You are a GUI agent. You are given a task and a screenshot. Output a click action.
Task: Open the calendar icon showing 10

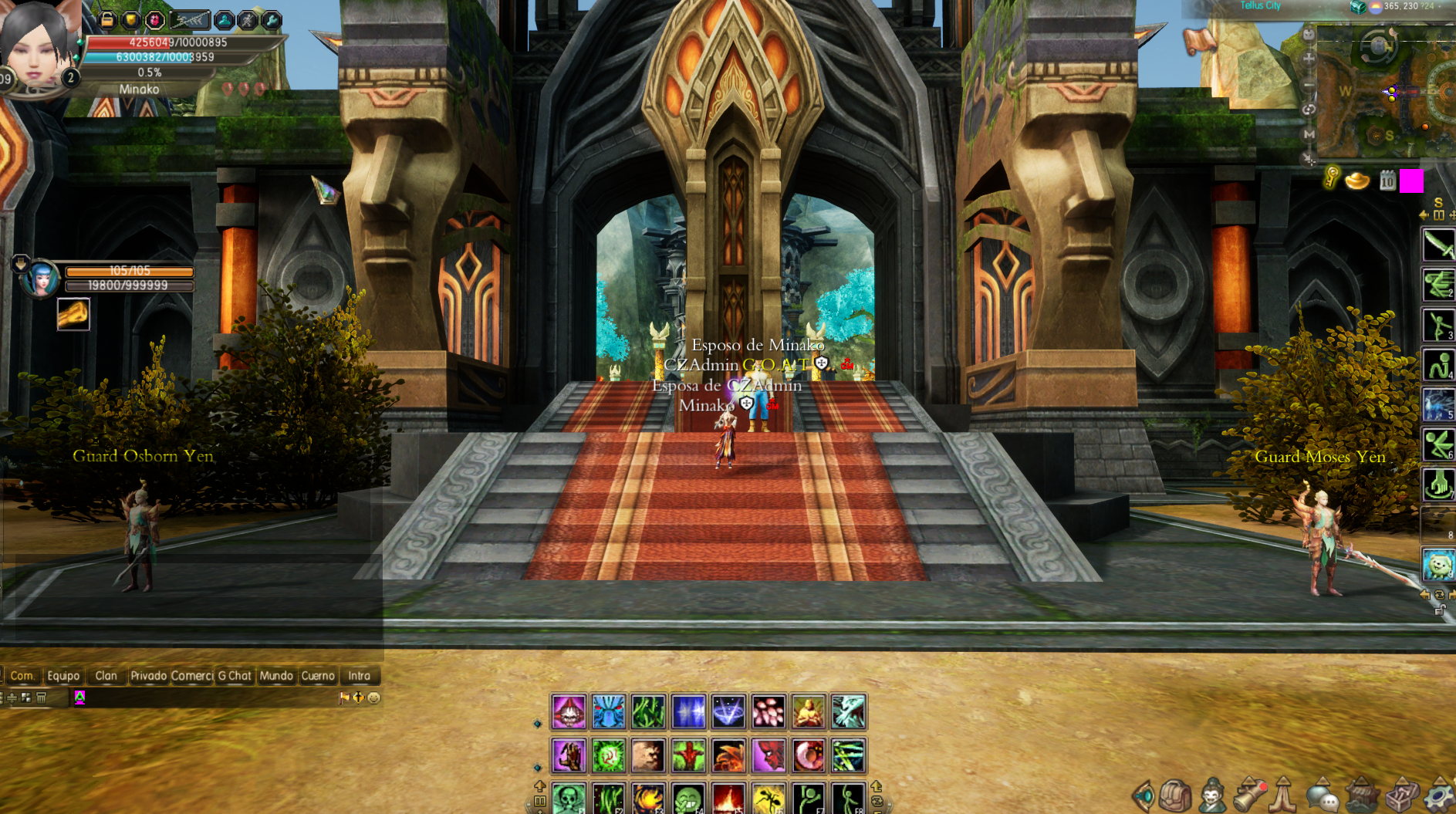coord(1387,181)
